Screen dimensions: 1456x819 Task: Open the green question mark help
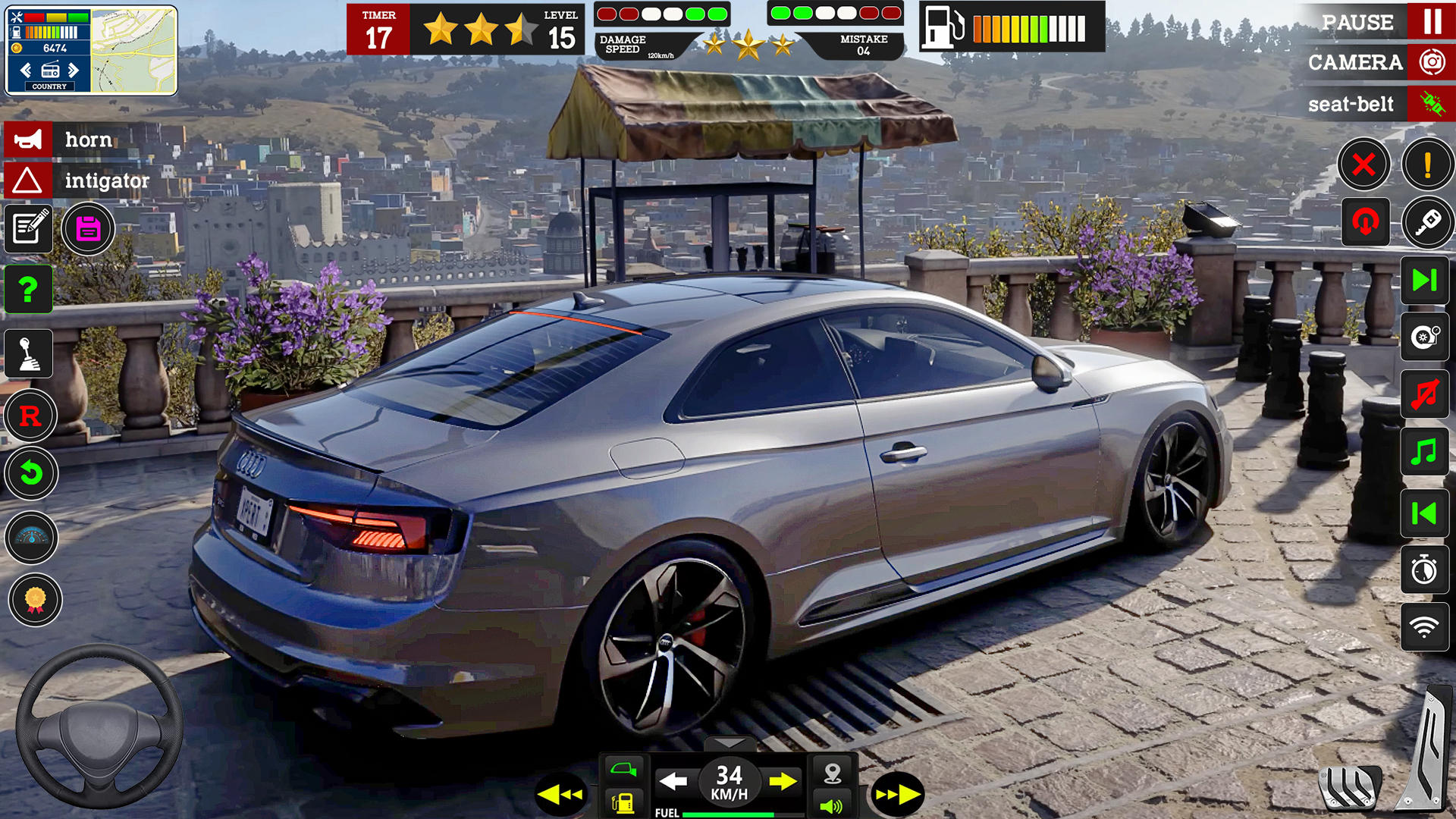(x=29, y=289)
